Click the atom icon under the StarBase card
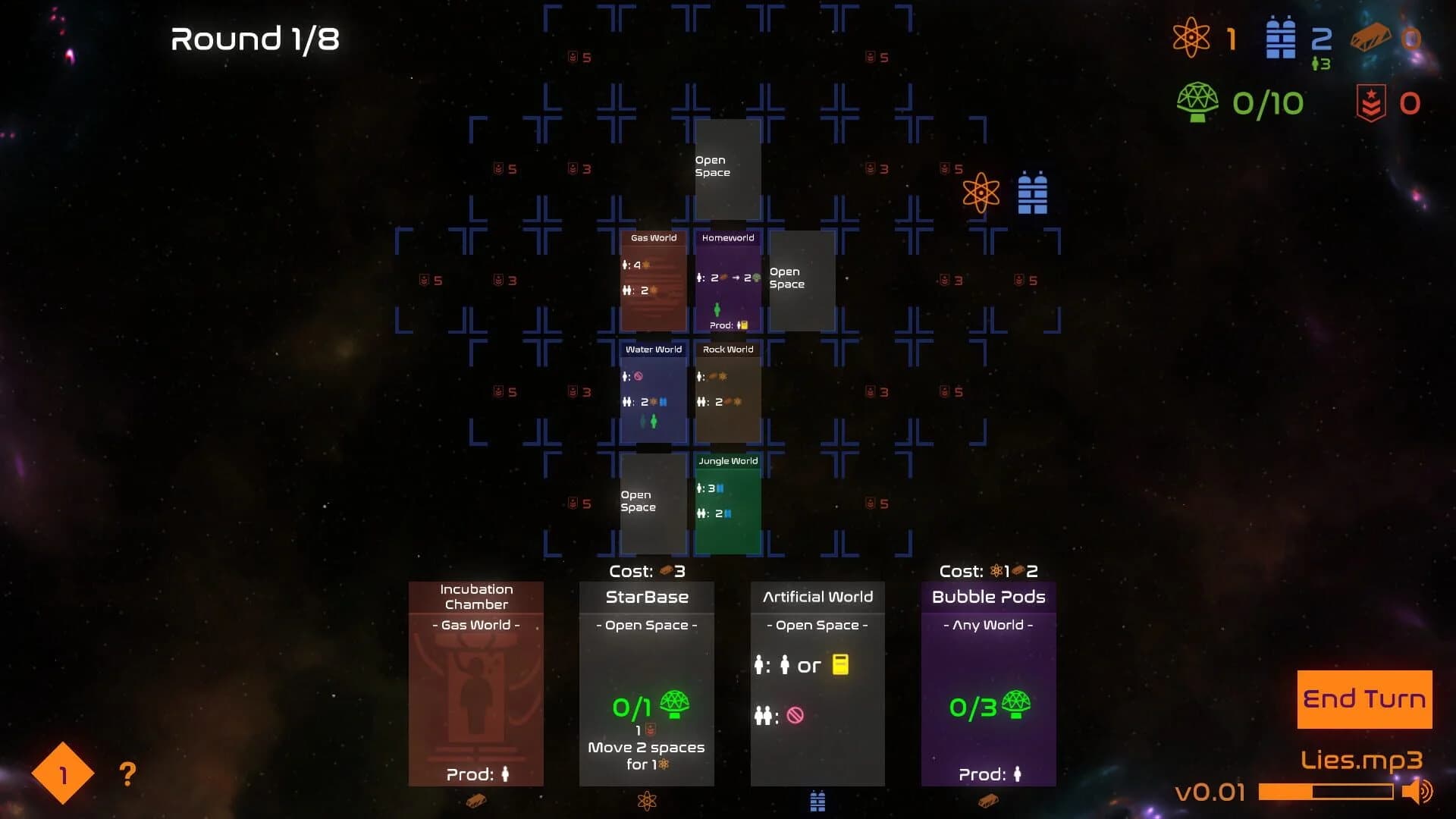The height and width of the screenshot is (819, 1456). pos(646,800)
